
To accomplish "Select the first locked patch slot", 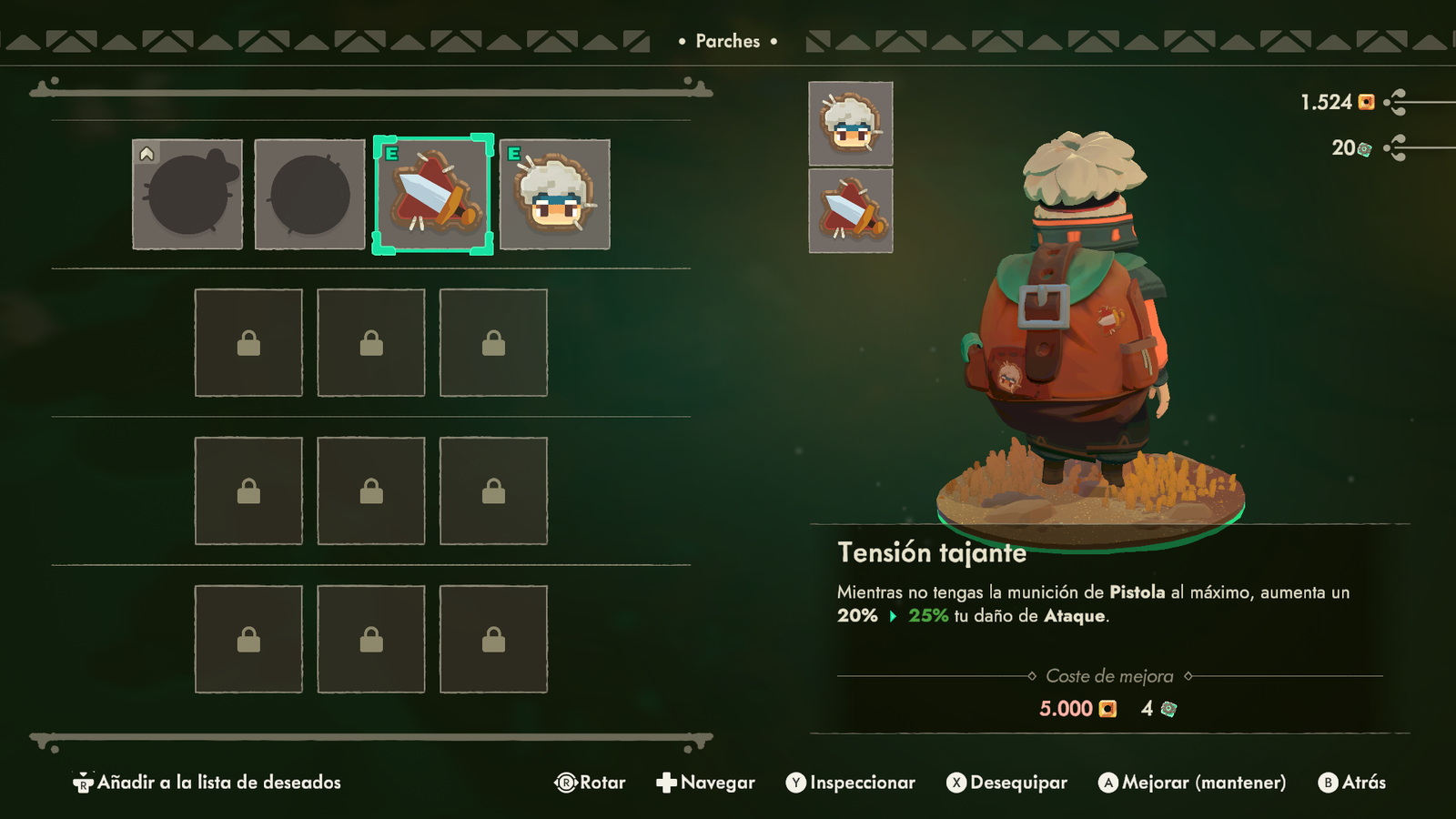I will (x=248, y=343).
